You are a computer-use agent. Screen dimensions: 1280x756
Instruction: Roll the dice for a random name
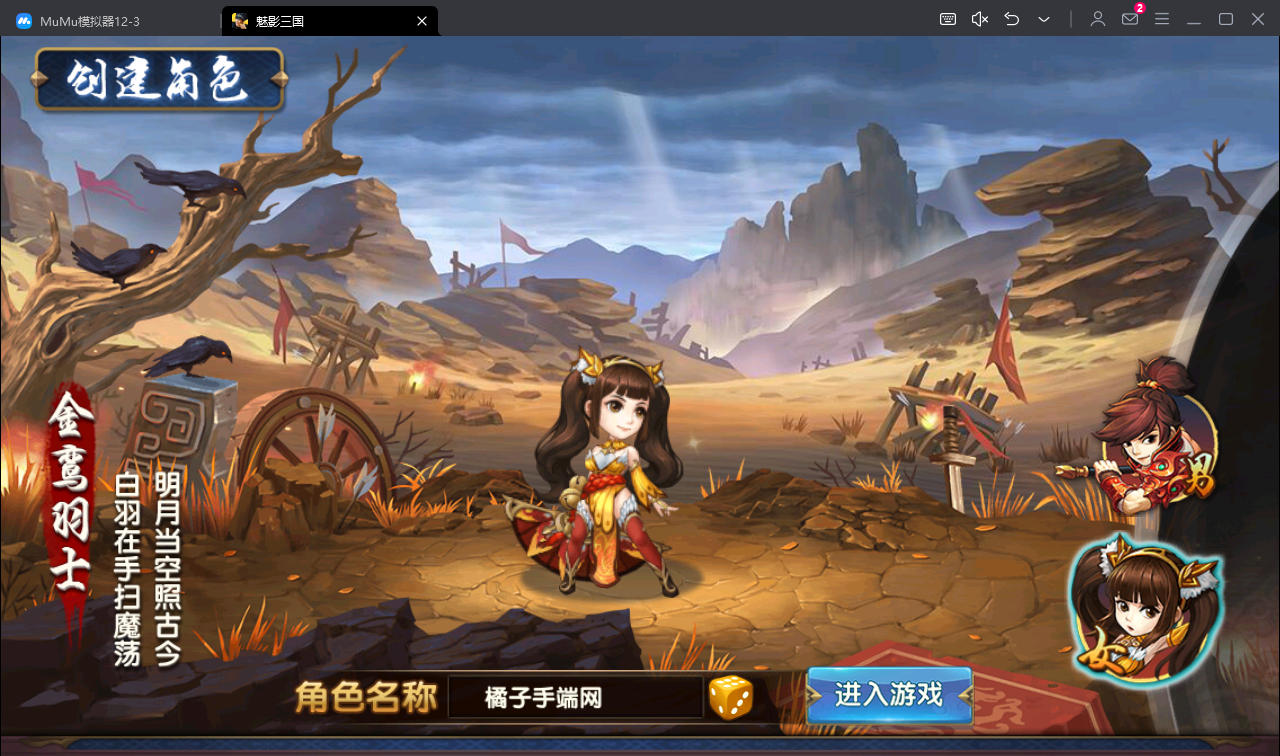(731, 697)
